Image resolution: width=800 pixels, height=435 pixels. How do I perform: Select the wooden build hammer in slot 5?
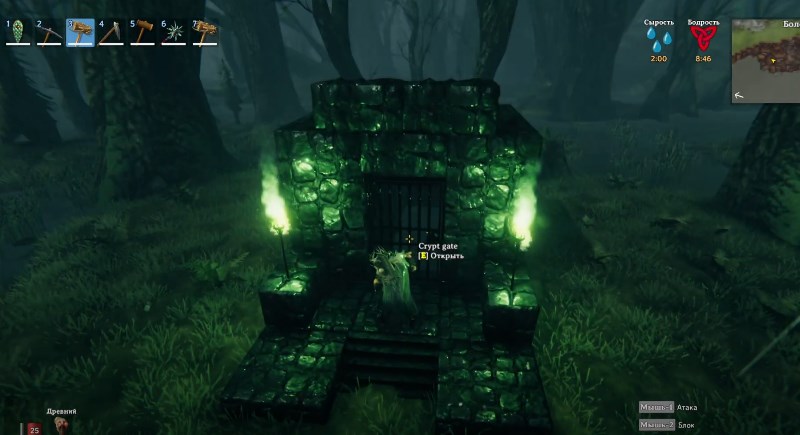(142, 31)
